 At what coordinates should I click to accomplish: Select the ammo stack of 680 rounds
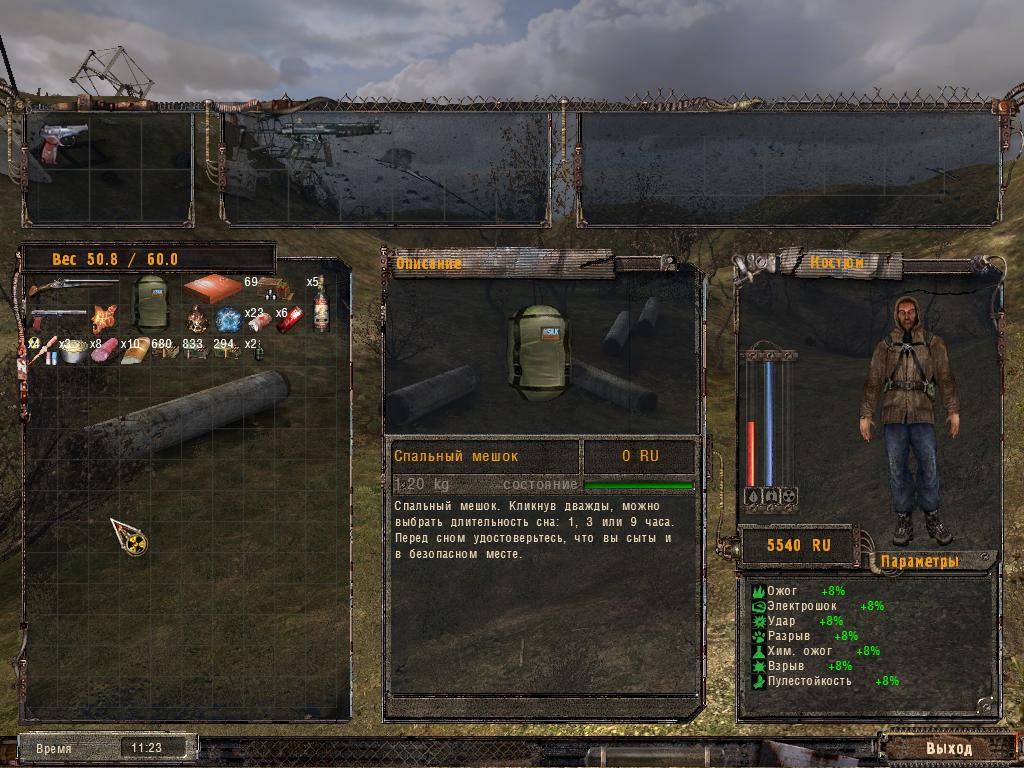click(164, 351)
